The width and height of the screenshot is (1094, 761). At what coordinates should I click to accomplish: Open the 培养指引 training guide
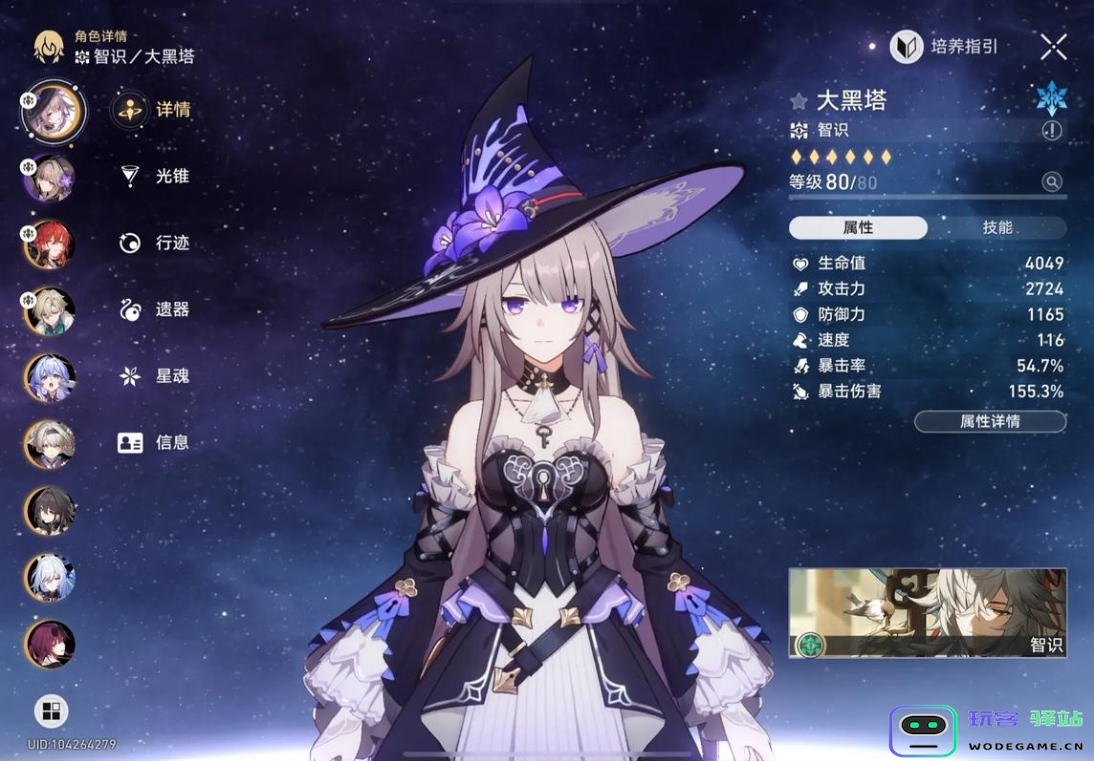pyautogui.click(x=946, y=47)
